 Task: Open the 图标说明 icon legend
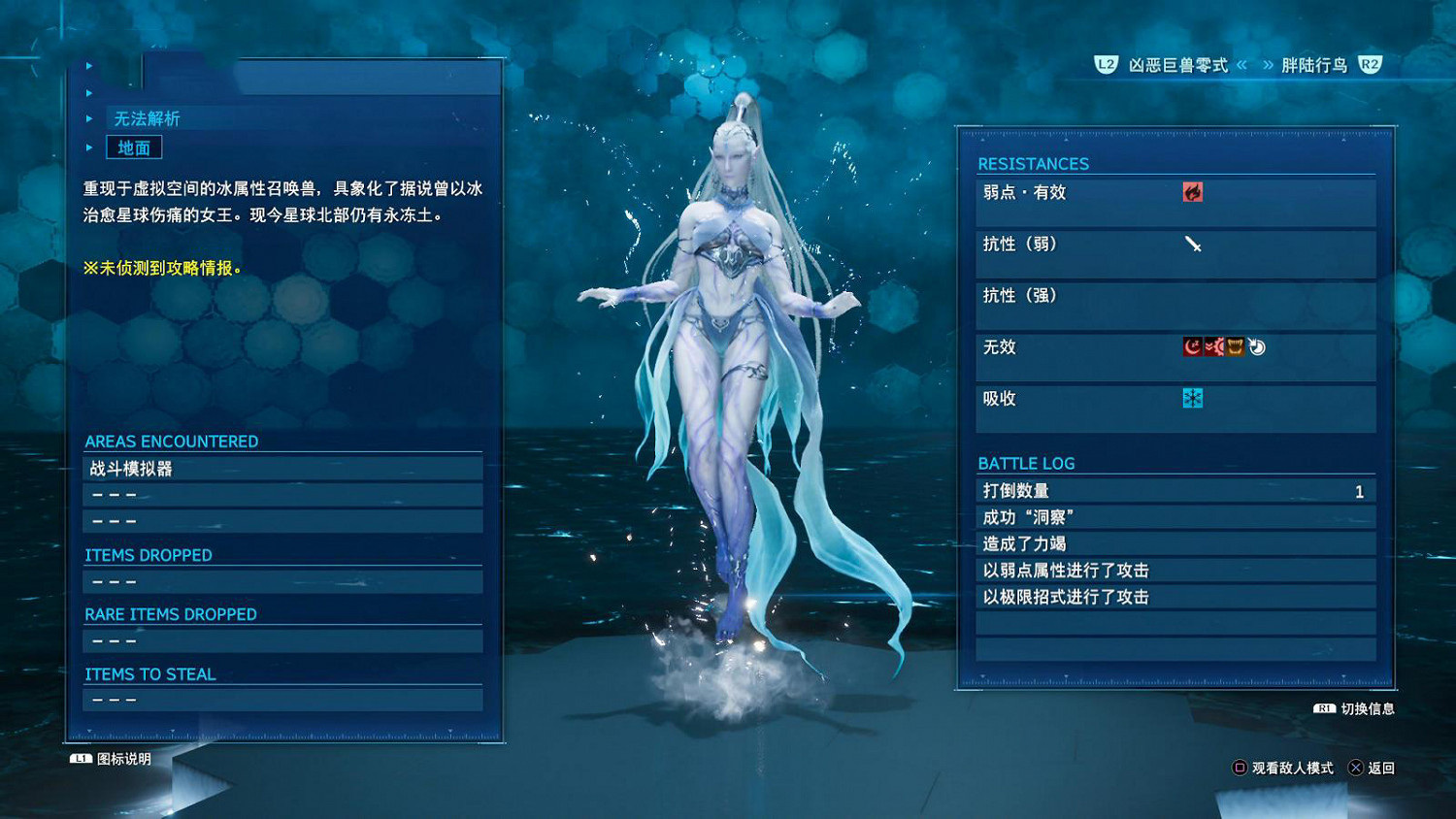tap(110, 760)
